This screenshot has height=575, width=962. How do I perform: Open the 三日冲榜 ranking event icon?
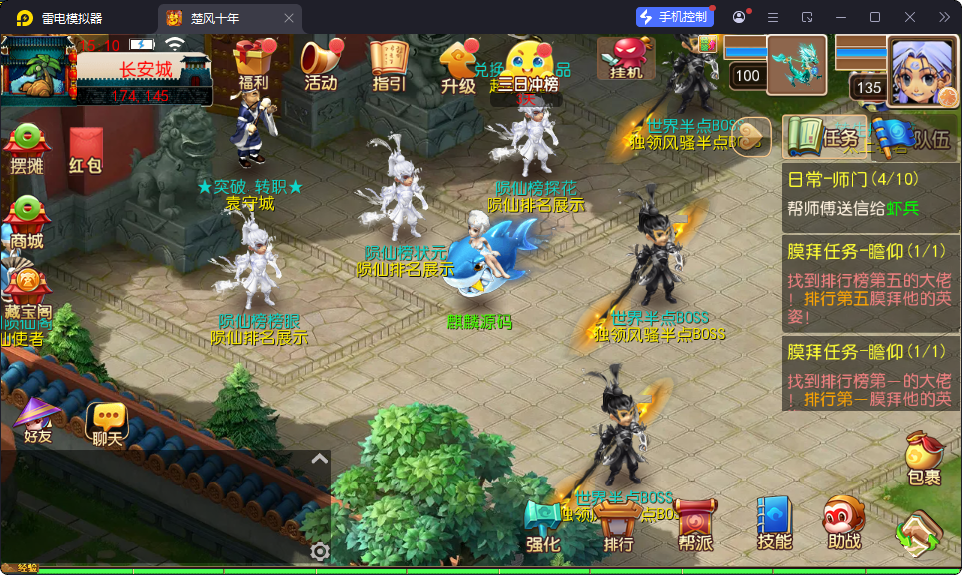[x=527, y=66]
